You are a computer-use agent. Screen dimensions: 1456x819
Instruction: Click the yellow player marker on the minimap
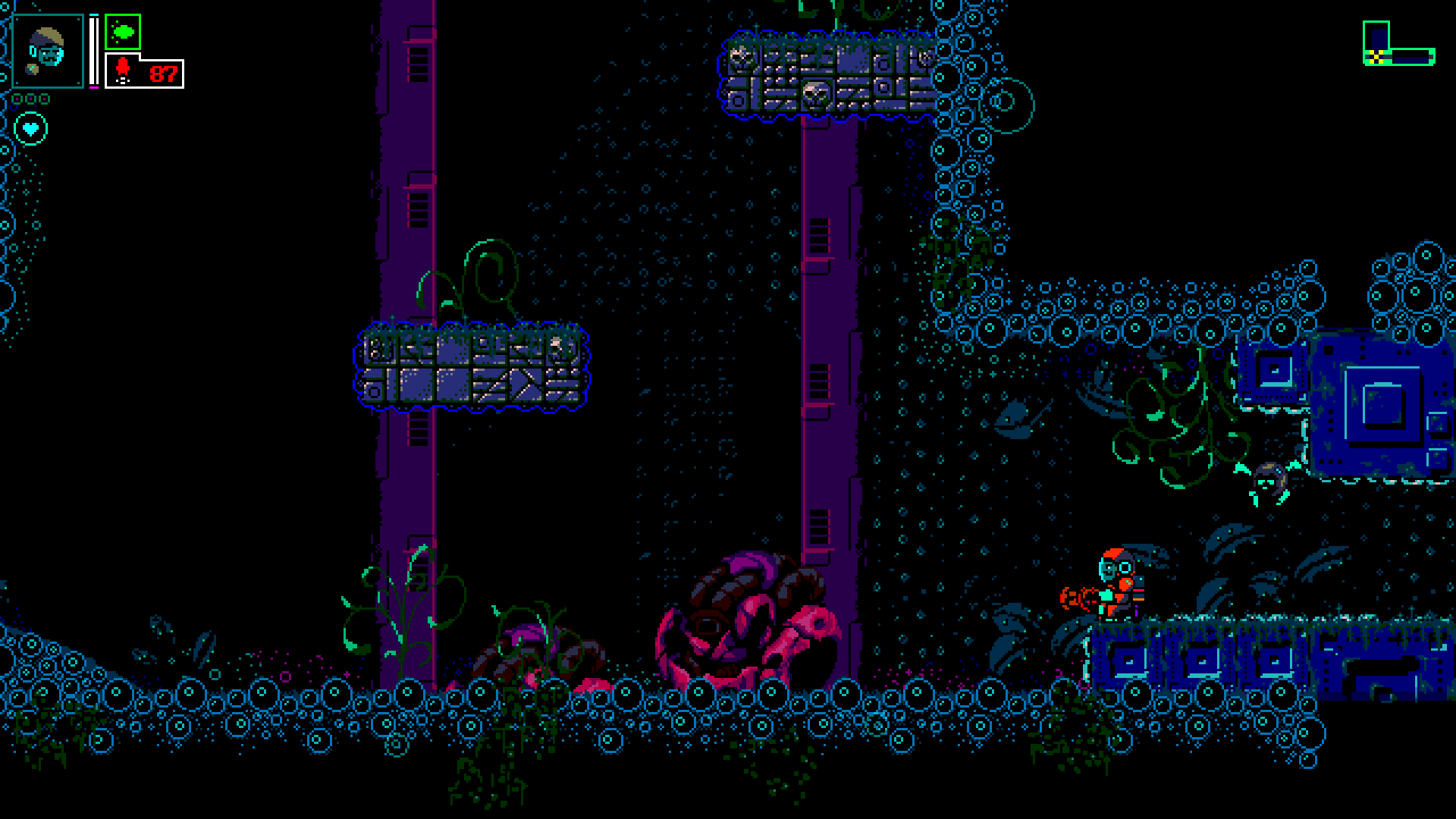(1376, 57)
